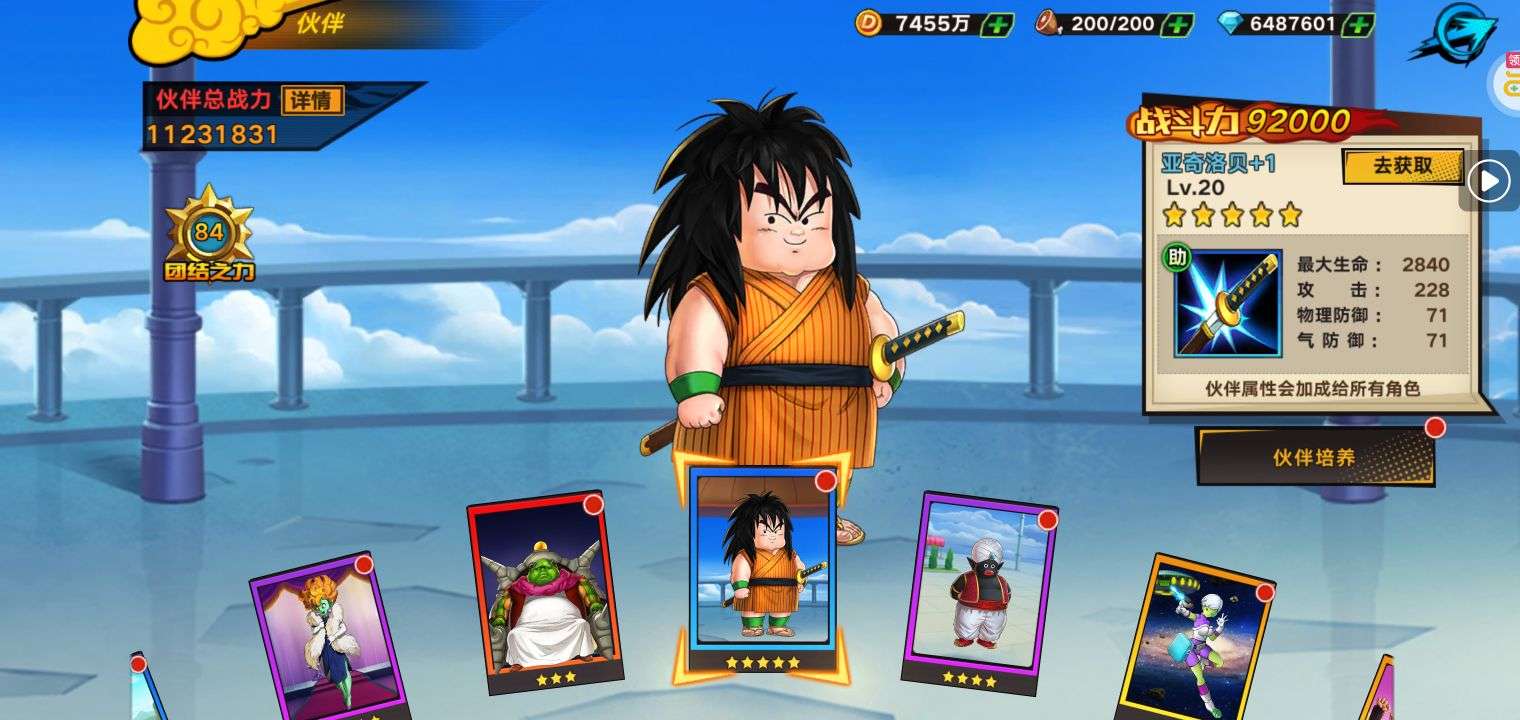This screenshot has width=1520, height=720.
Task: Select the orange-framed green-haired fighter card
Action: pyautogui.click(x=1197, y=637)
